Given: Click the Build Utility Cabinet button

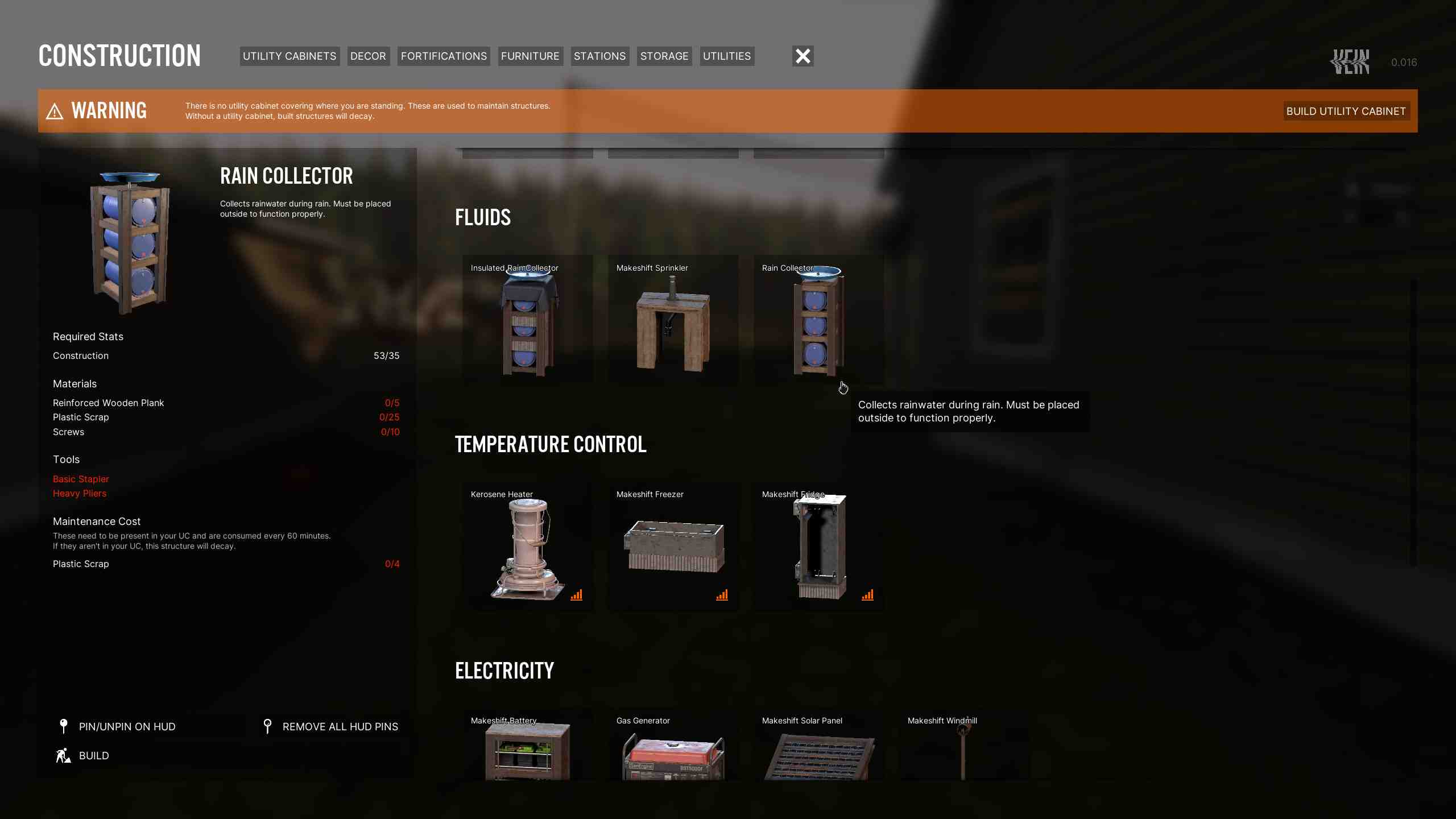Looking at the screenshot, I should point(1346,111).
